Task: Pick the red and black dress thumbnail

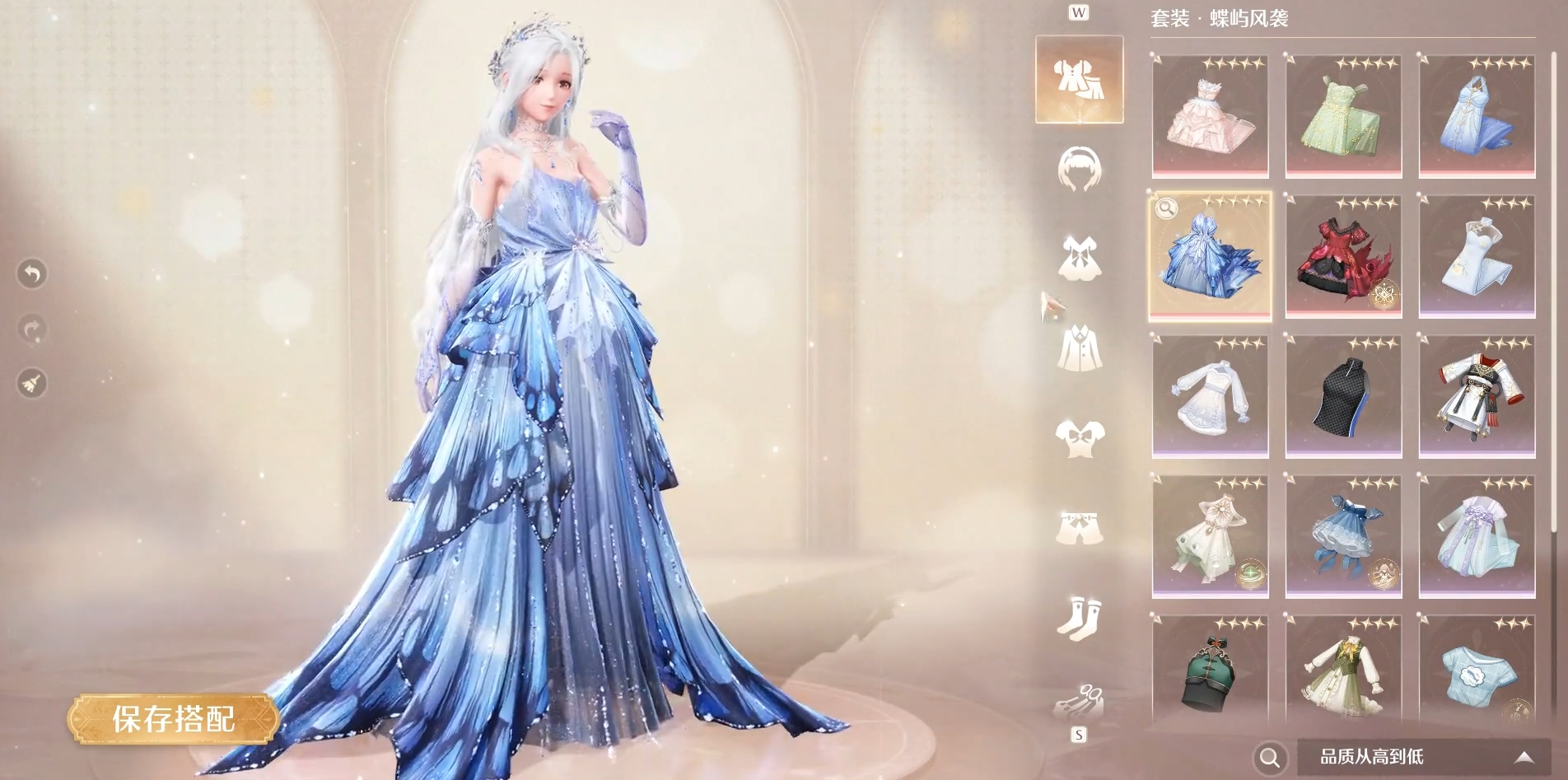Action: 1343,256
